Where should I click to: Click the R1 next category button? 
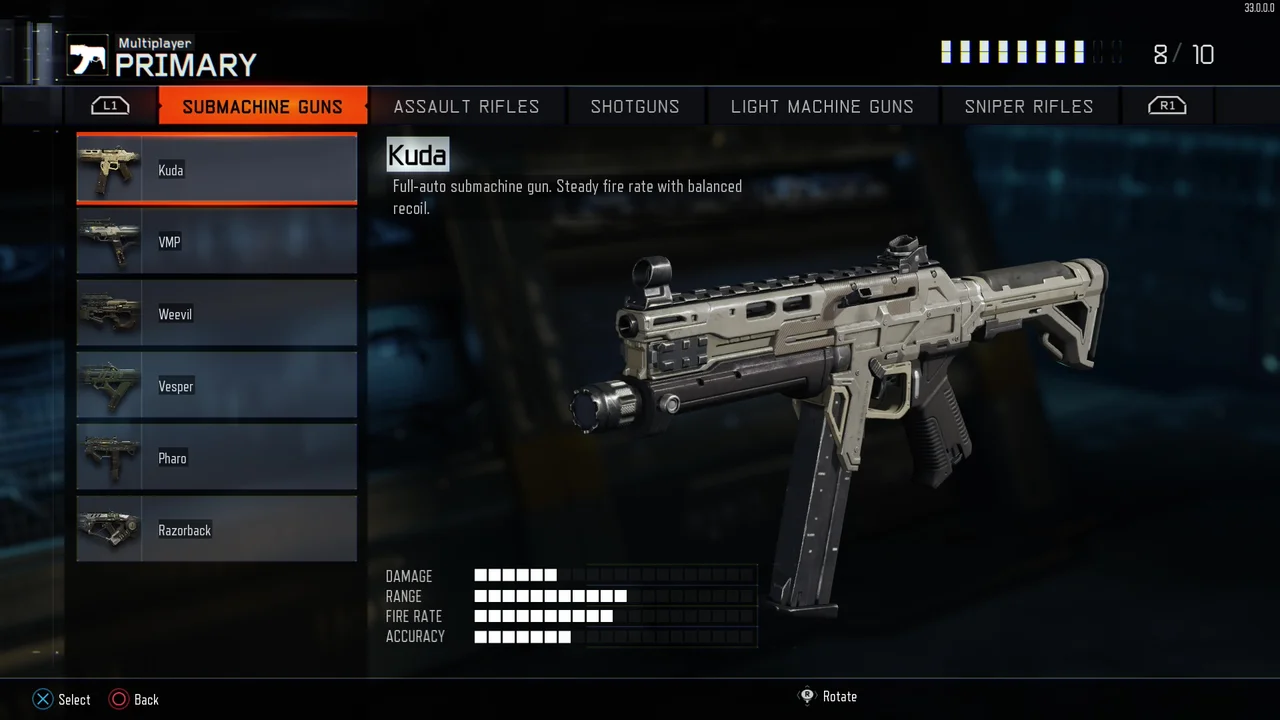coord(1166,105)
